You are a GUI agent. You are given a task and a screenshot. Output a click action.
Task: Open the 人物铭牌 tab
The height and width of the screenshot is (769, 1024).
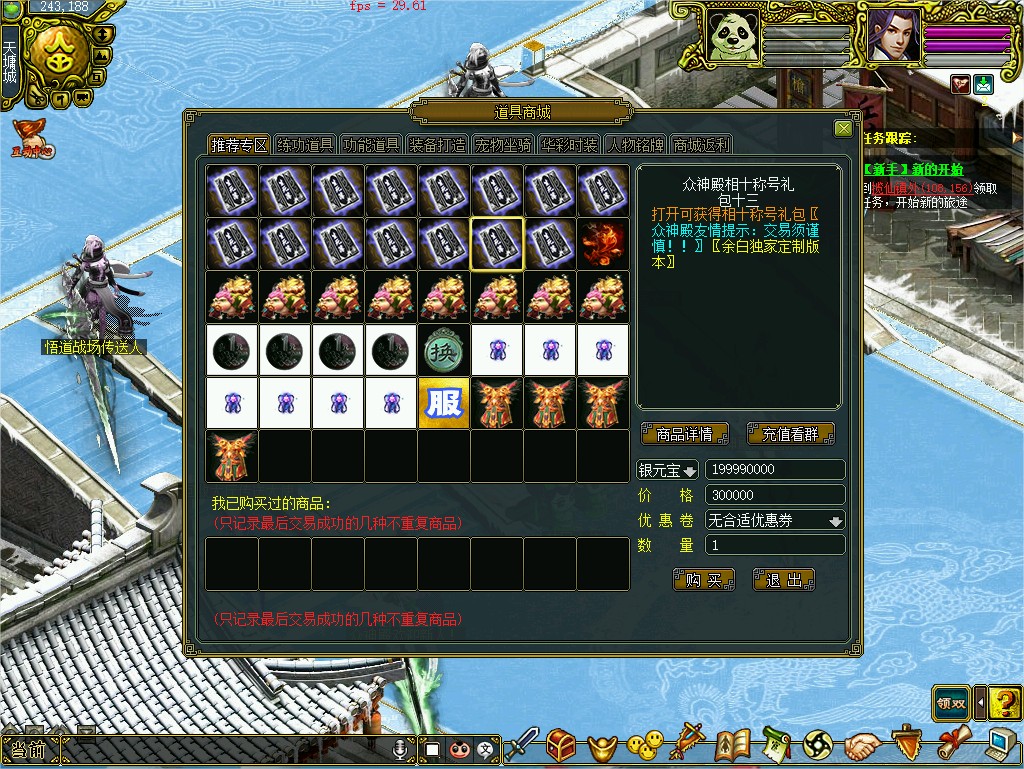pos(635,145)
